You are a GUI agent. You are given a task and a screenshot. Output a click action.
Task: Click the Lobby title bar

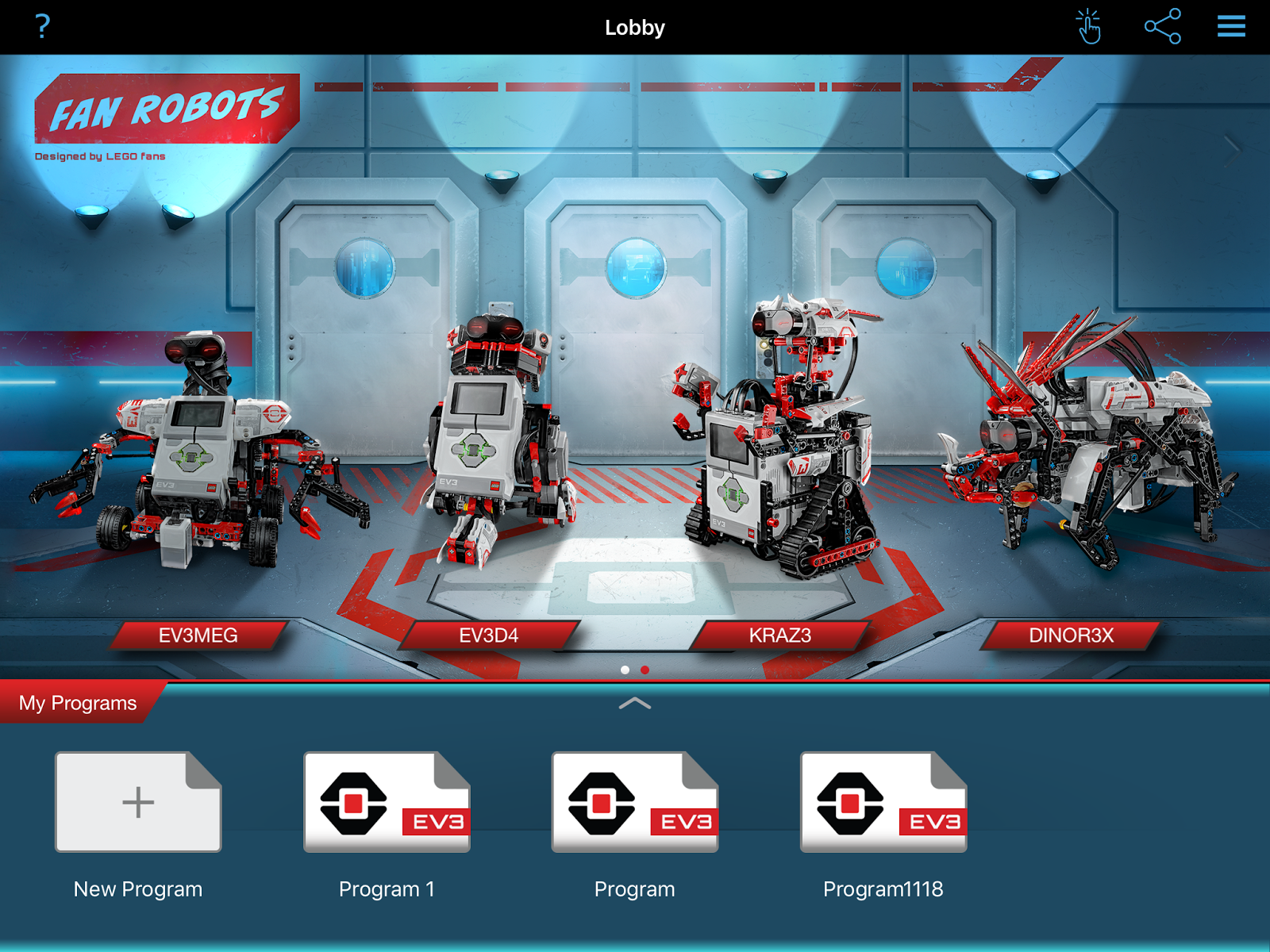[x=635, y=27]
